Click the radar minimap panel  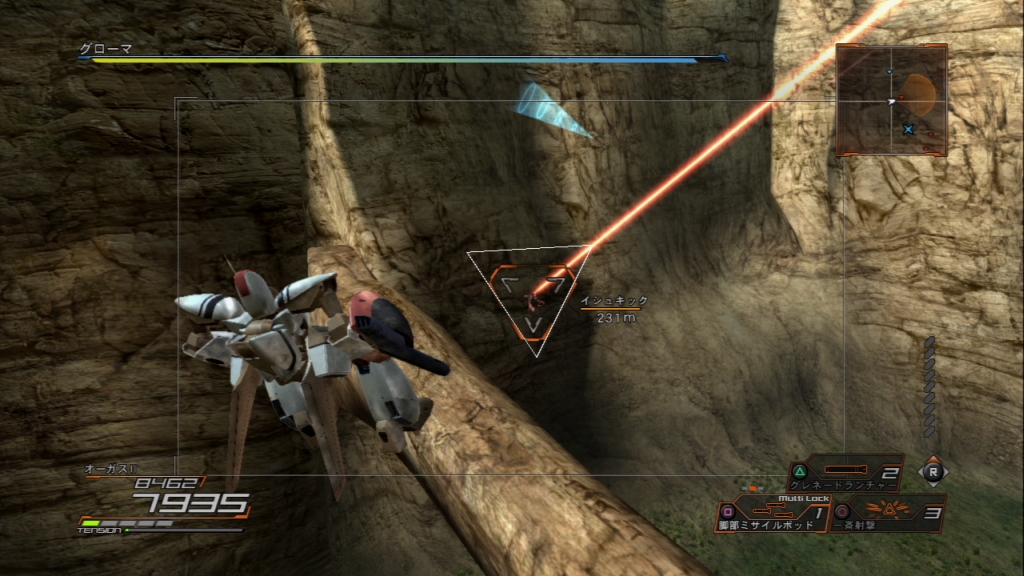(x=891, y=99)
